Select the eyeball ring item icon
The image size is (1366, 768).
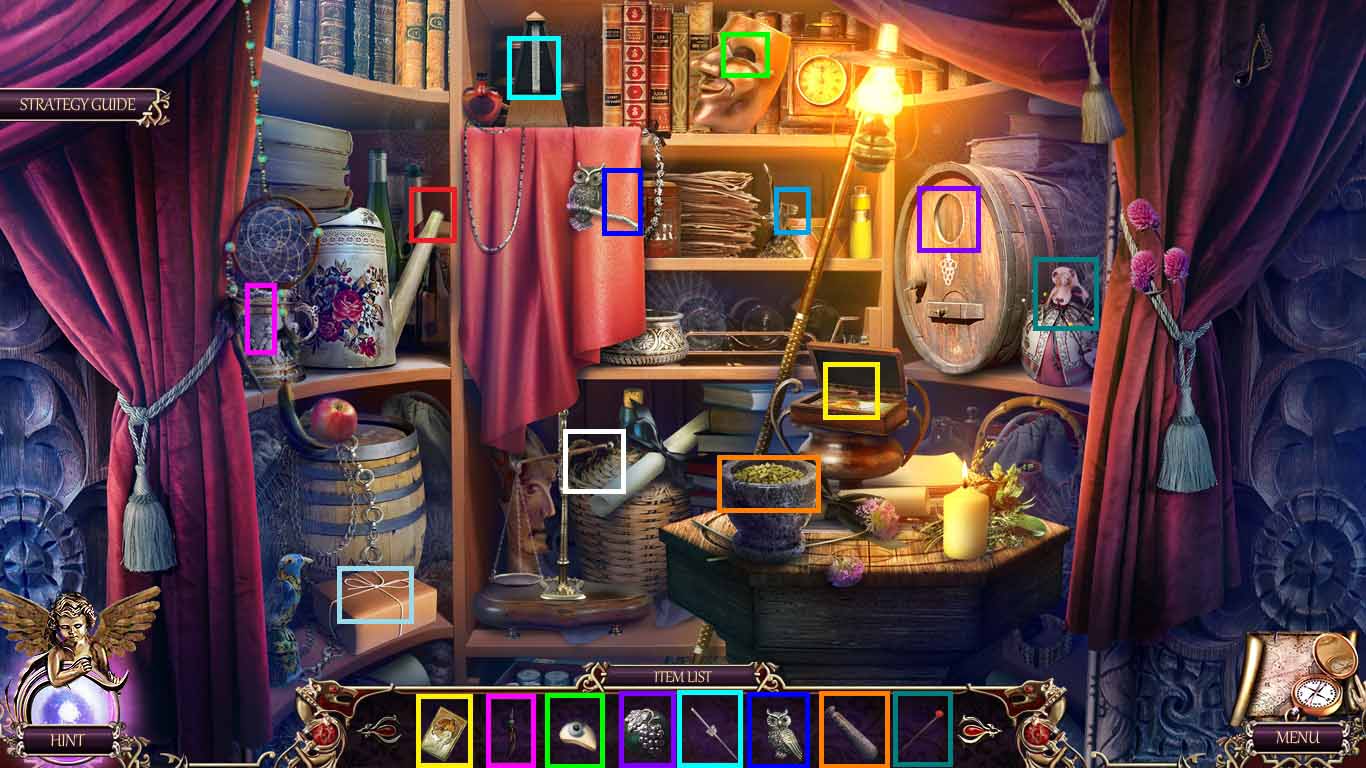coord(578,731)
